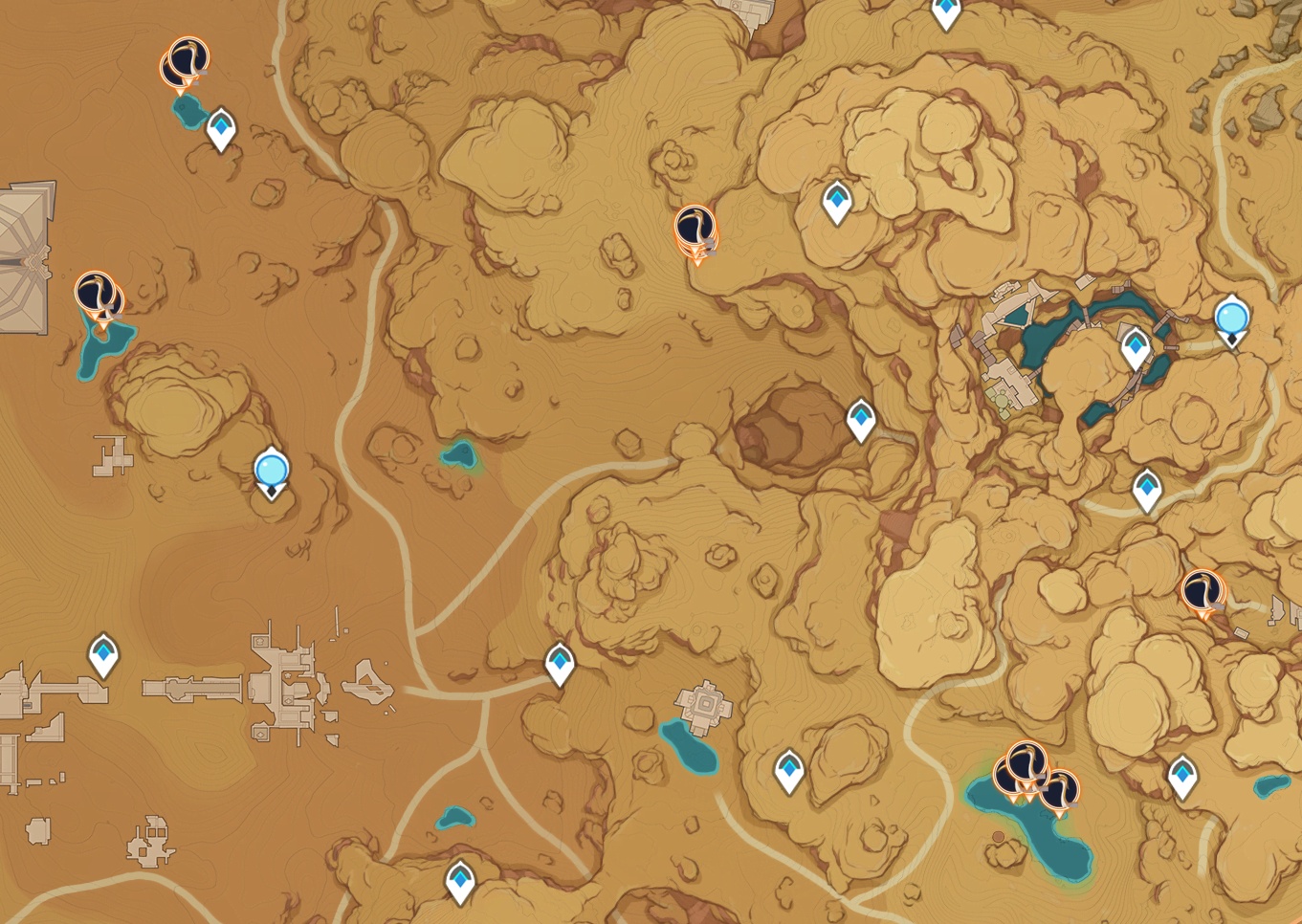Select the teleport waypoint above the long ruined corridor
The image size is (1302, 924).
point(103,654)
